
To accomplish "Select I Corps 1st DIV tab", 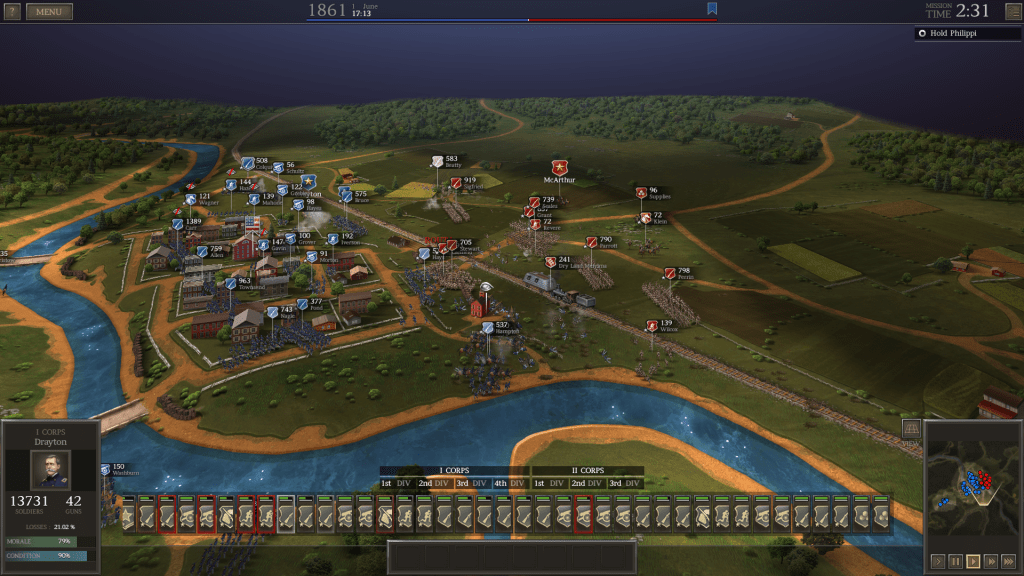I will [x=395, y=483].
